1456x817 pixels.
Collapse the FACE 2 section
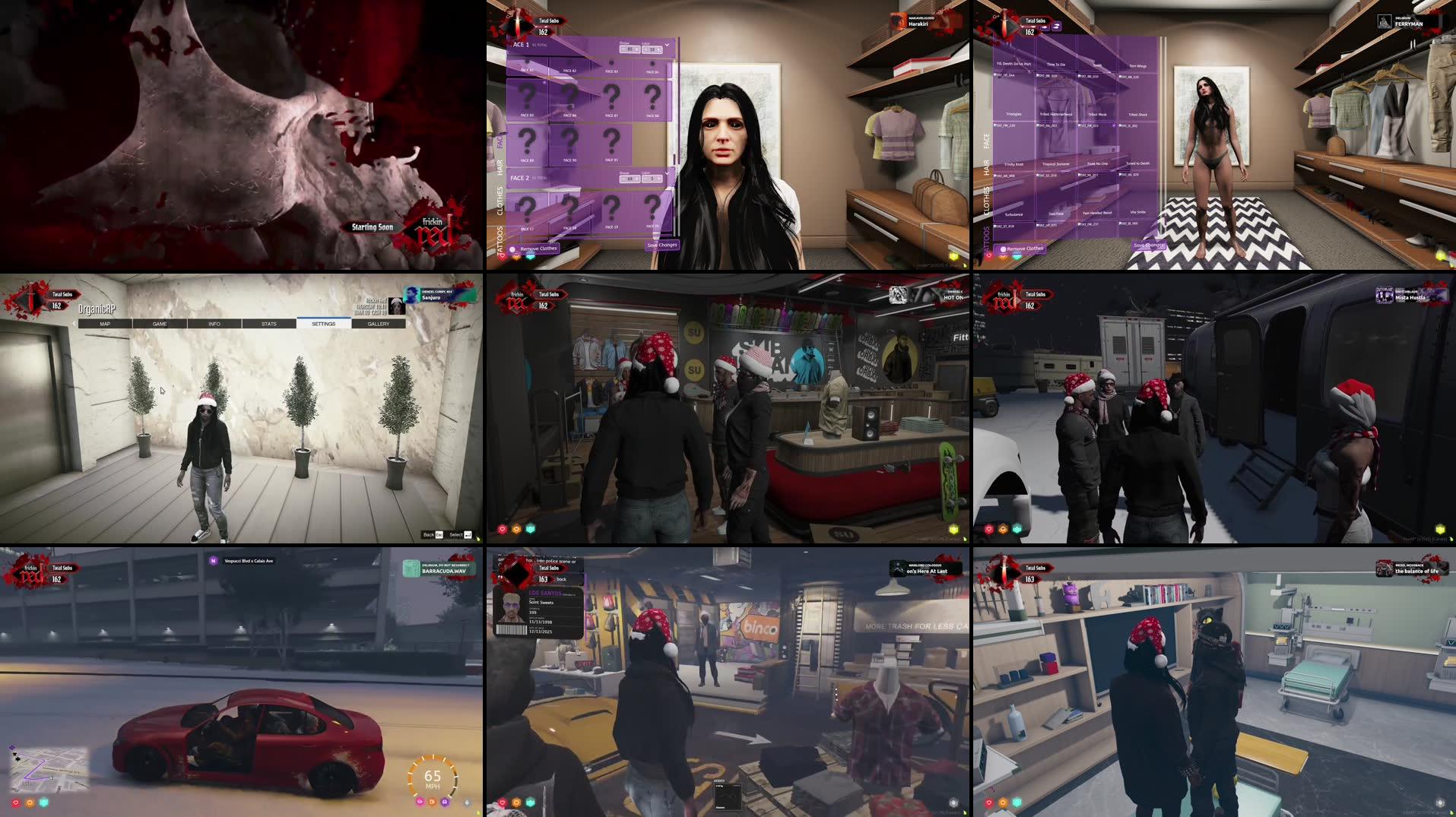668,173
